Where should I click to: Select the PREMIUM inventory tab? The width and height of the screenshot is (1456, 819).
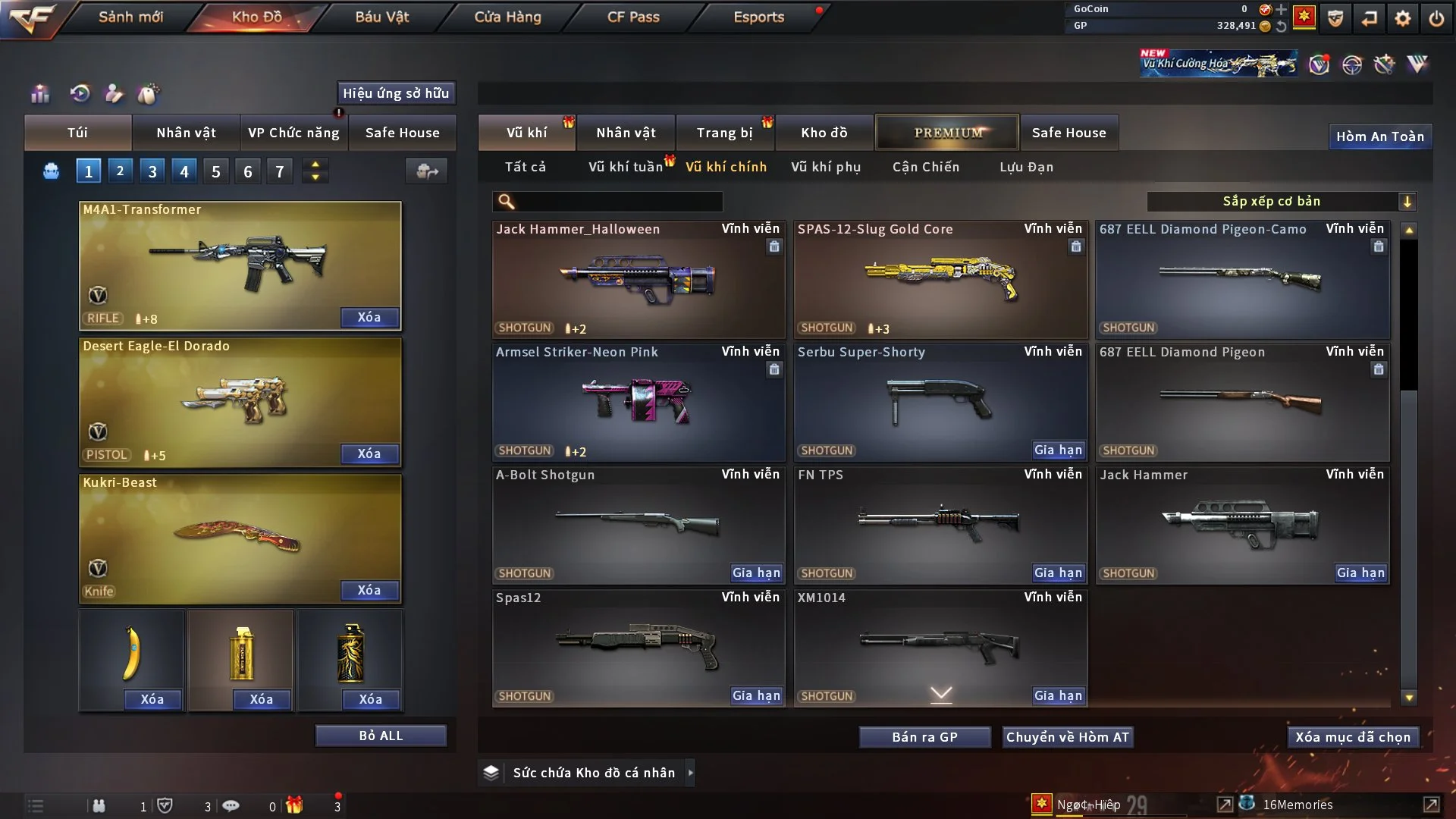(x=947, y=133)
